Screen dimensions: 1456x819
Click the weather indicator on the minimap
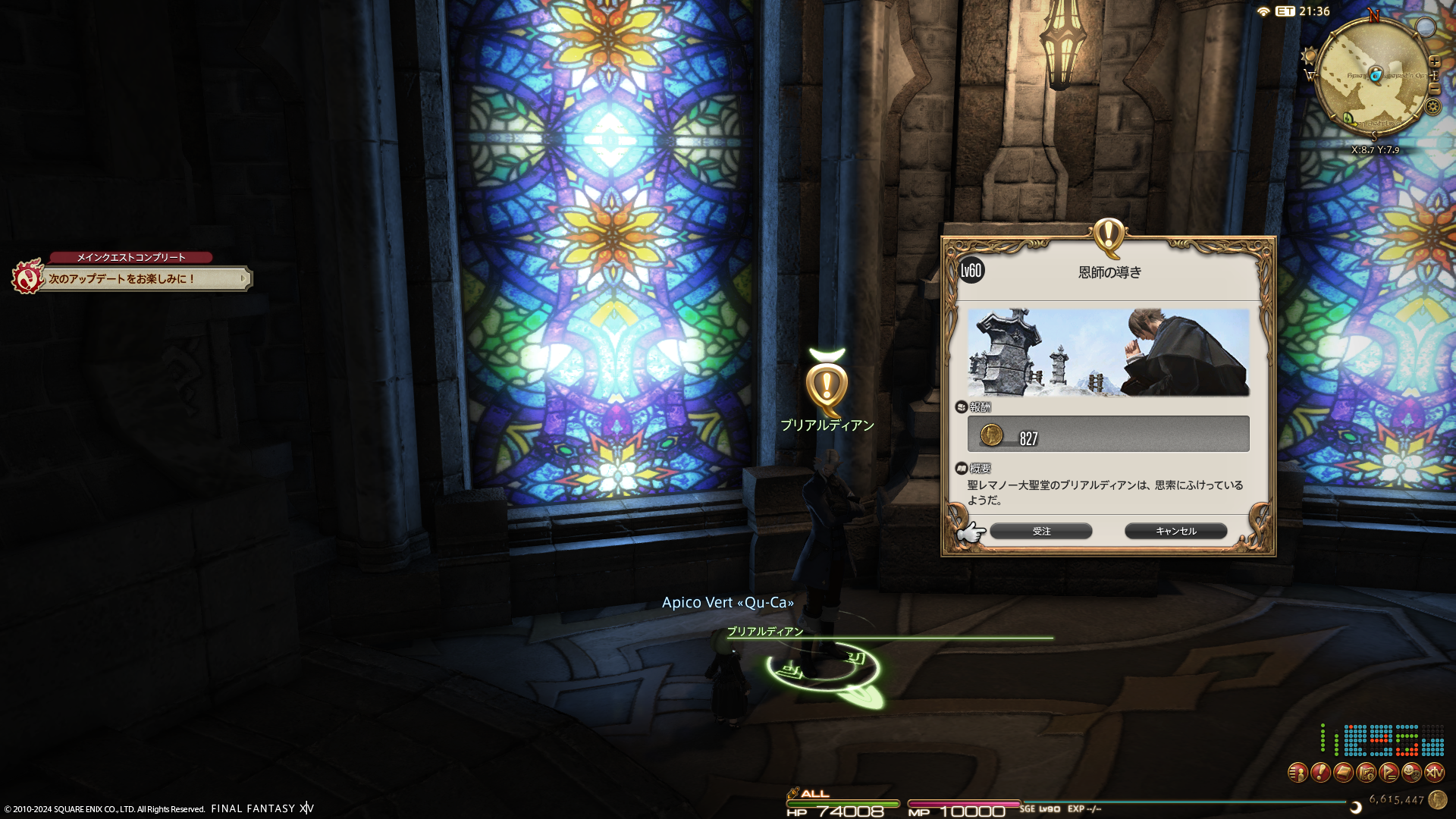point(1426,28)
